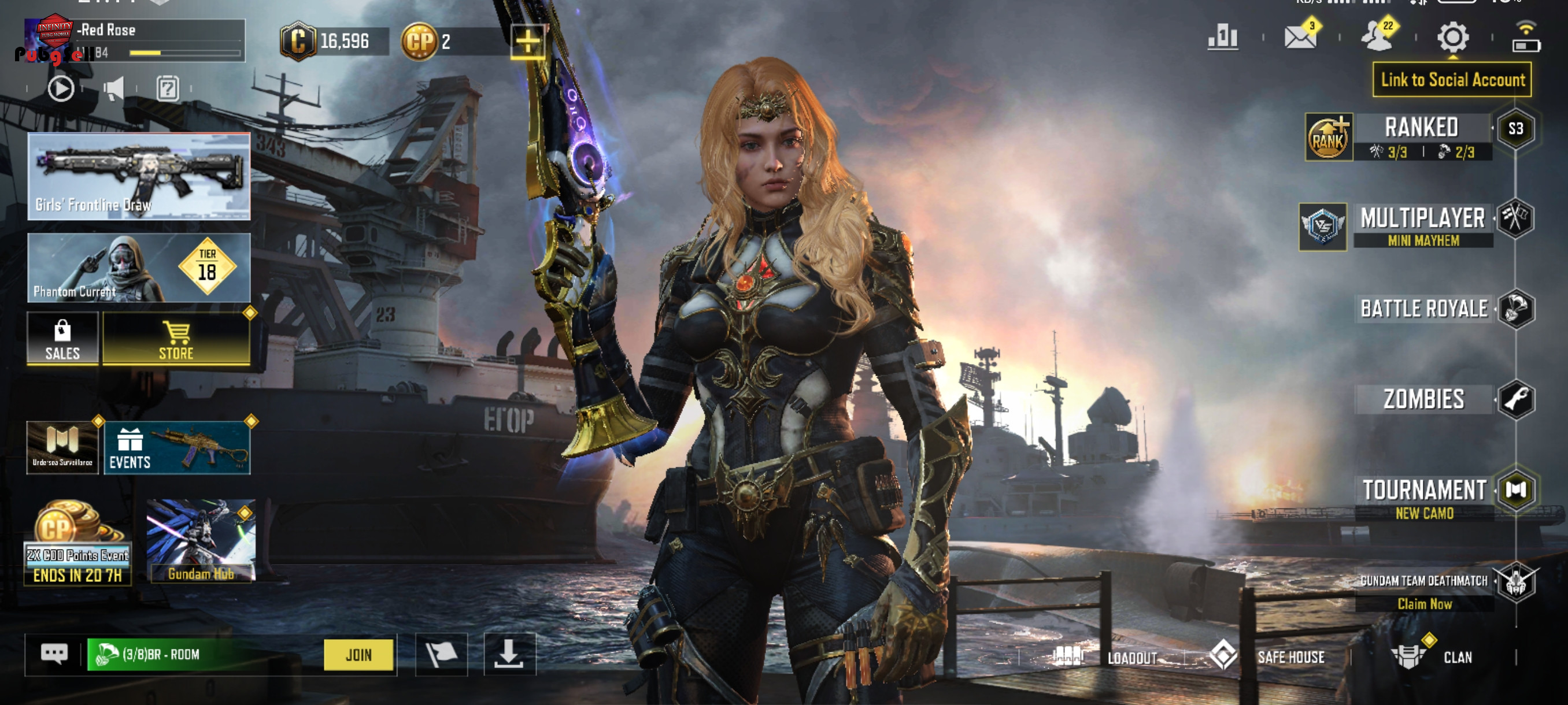Open the Tournament New Camo mode
The image size is (1568, 705).
coord(1425,497)
